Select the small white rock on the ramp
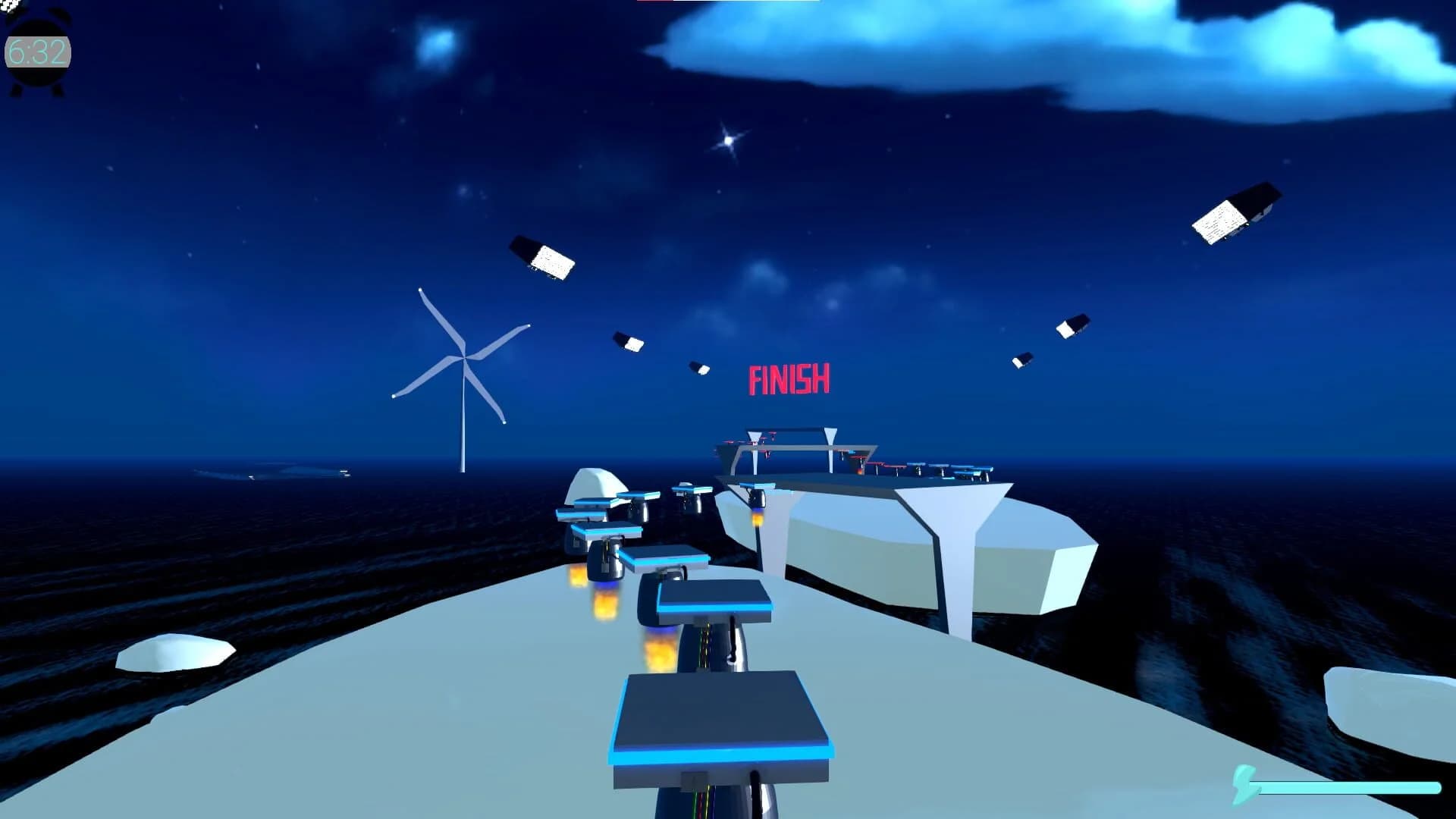 click(x=174, y=654)
